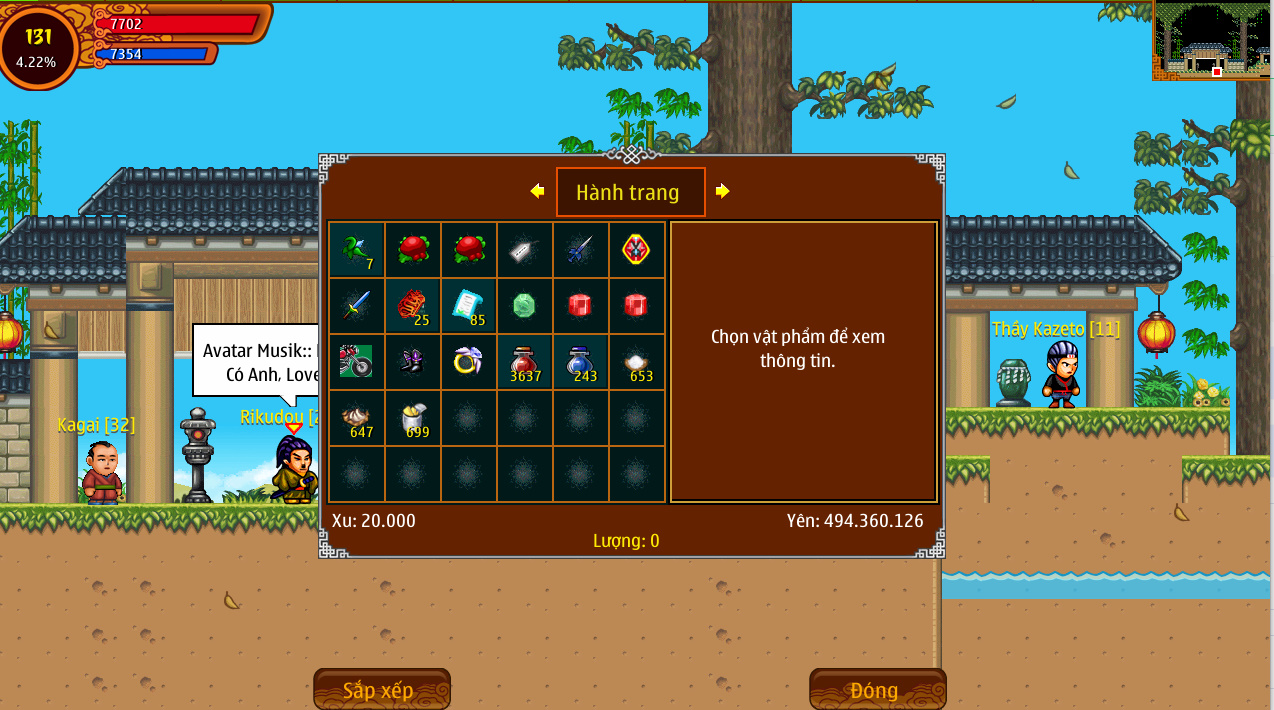This screenshot has width=1274, height=710.
Task: Select the Hành trang tab header
Action: pyautogui.click(x=630, y=192)
